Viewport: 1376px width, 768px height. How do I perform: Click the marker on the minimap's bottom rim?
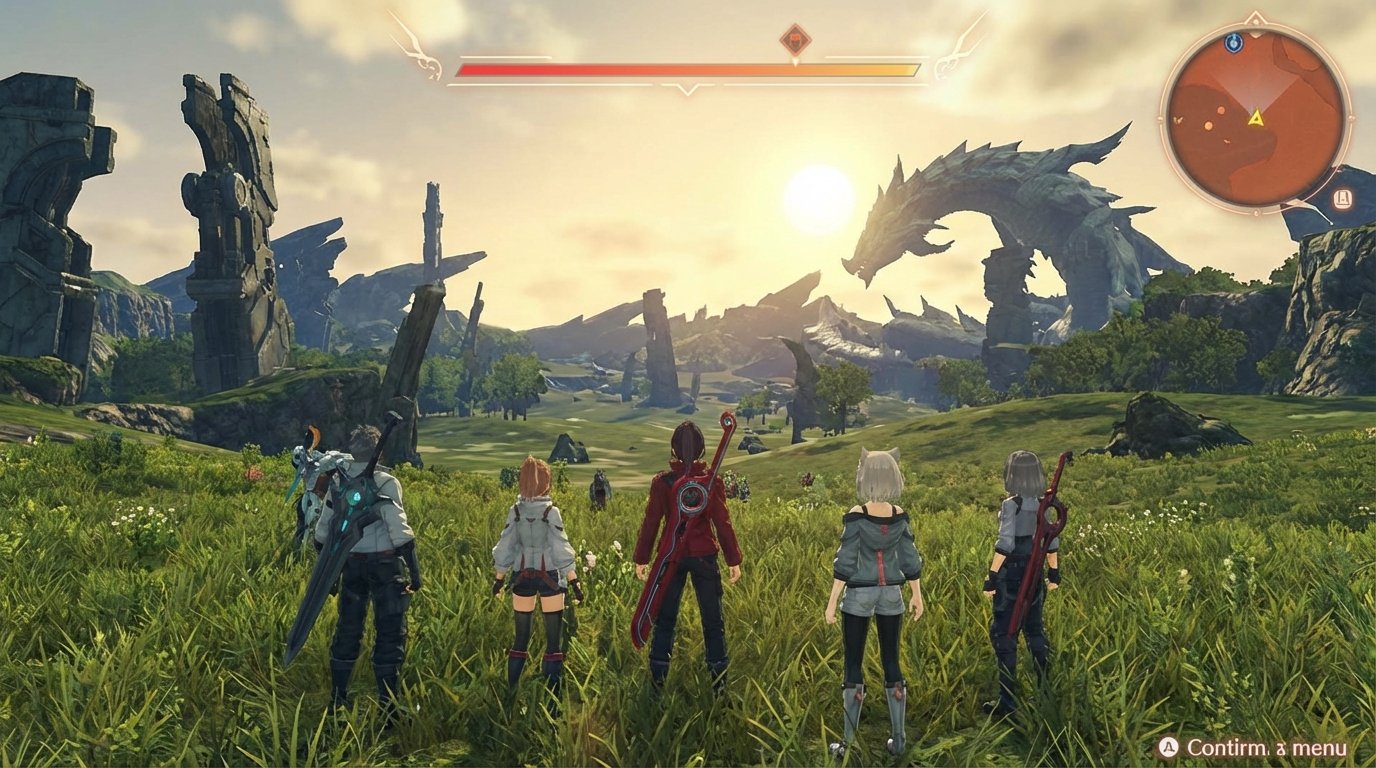coord(1255,213)
